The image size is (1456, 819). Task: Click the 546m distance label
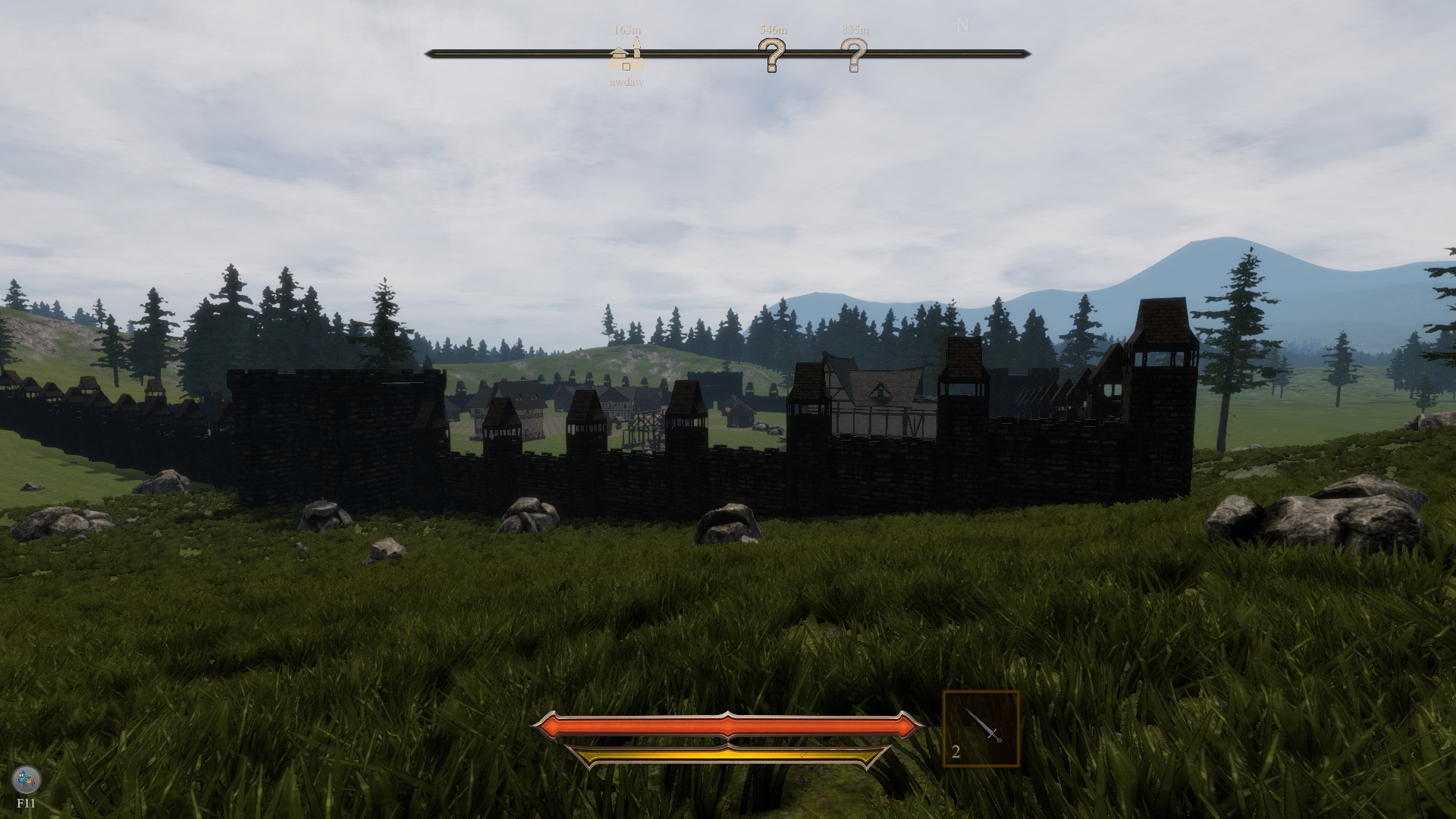click(x=772, y=30)
